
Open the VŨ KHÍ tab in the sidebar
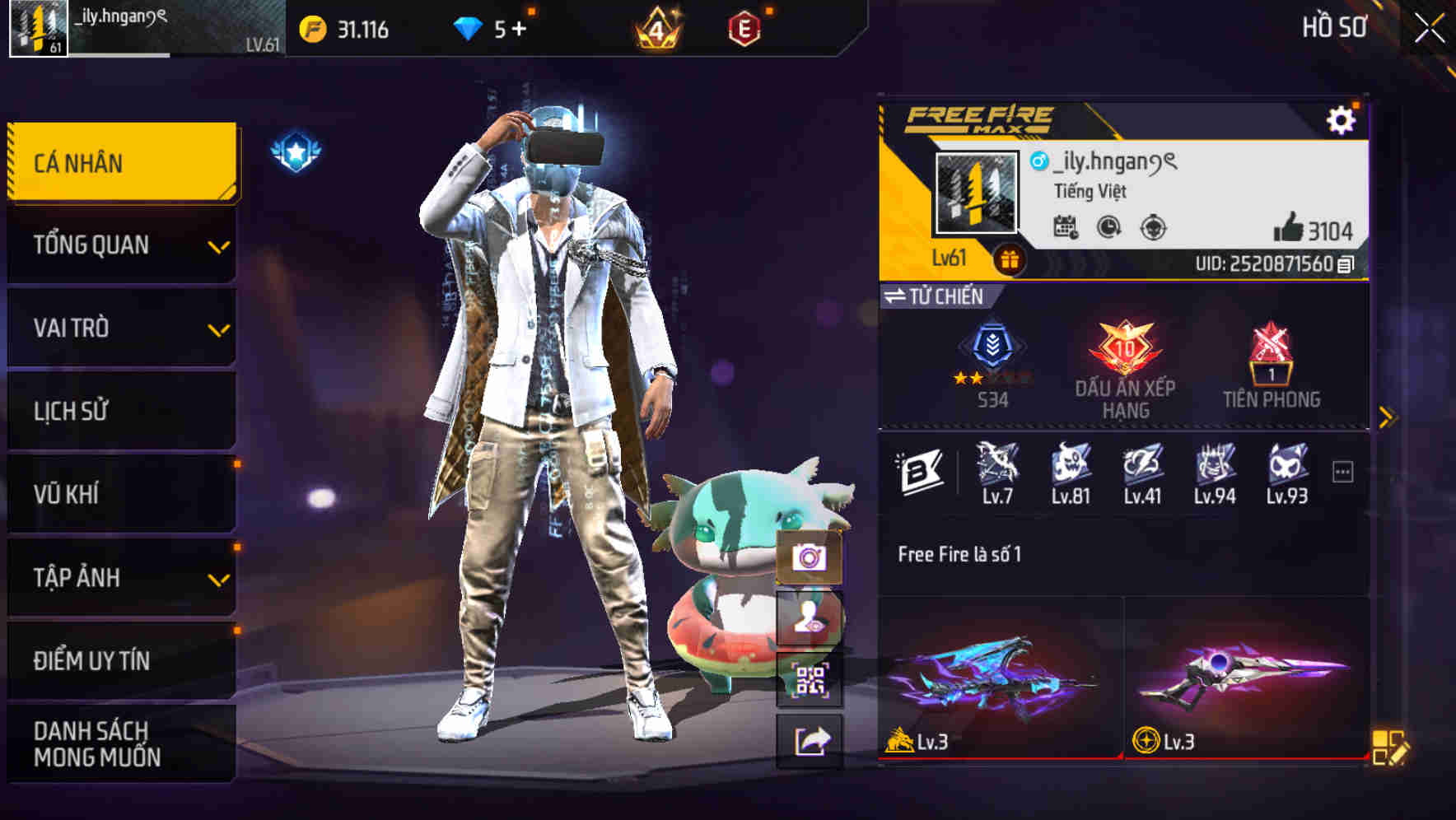click(x=121, y=494)
